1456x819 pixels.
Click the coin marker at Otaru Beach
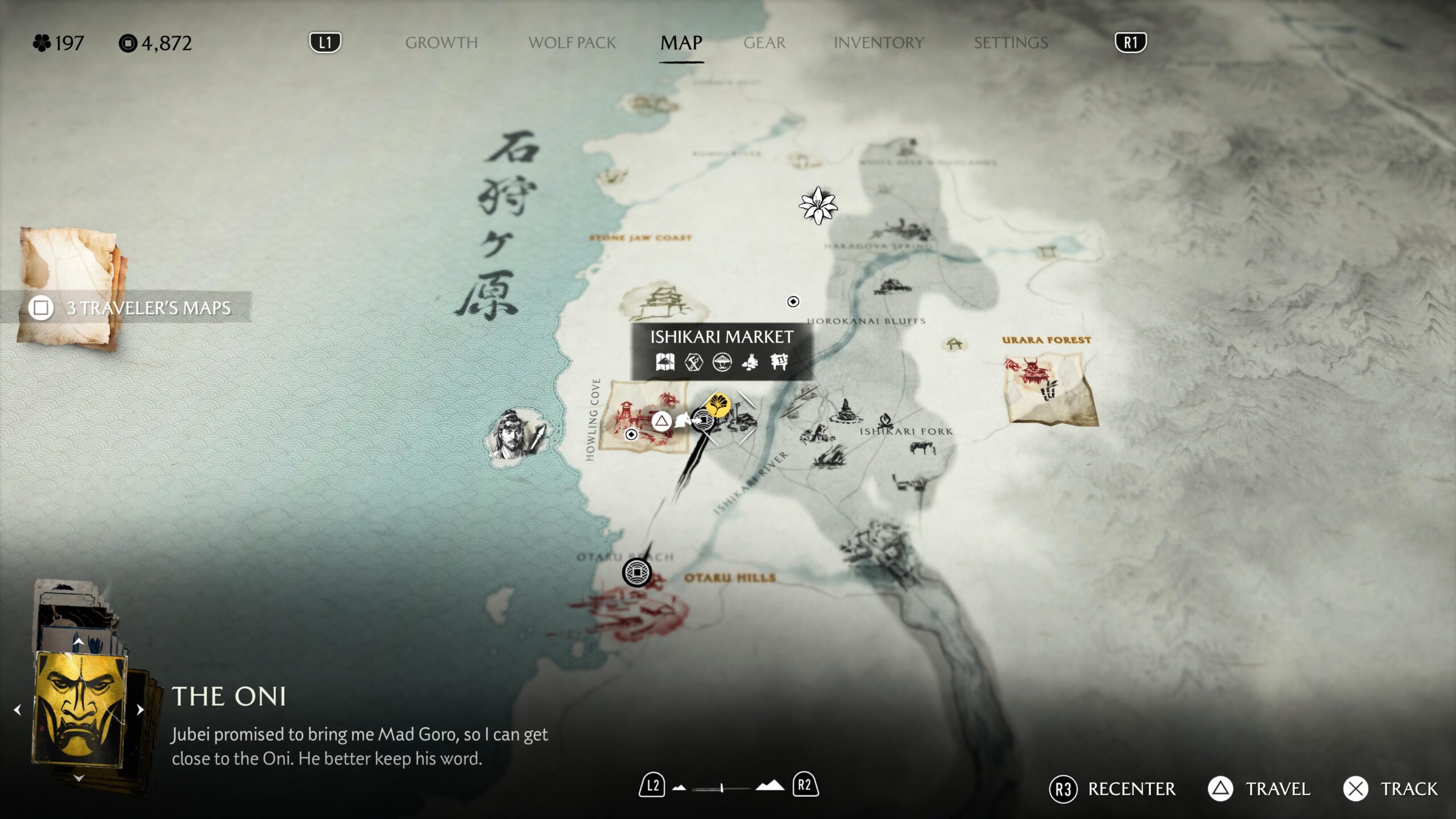[x=636, y=572]
